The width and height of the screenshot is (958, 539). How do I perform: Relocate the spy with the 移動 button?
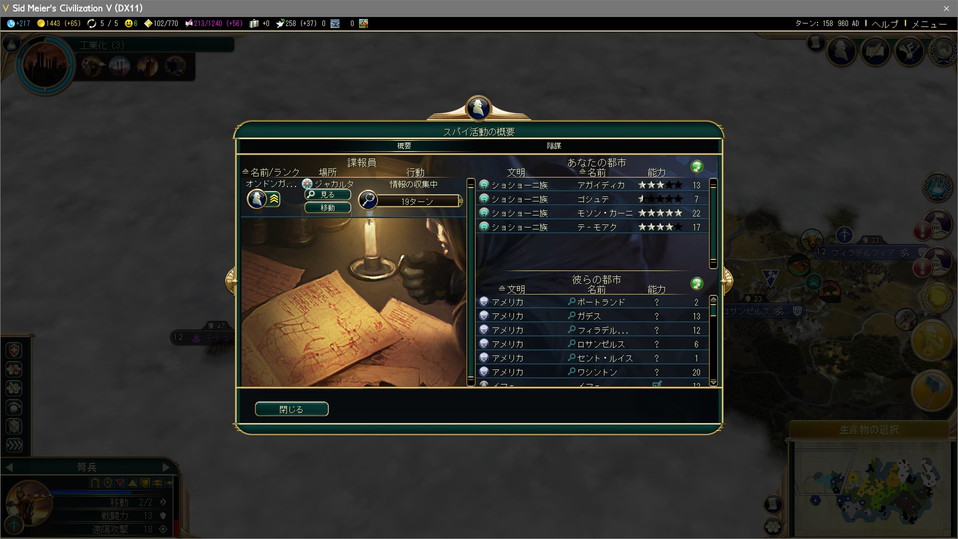click(328, 208)
